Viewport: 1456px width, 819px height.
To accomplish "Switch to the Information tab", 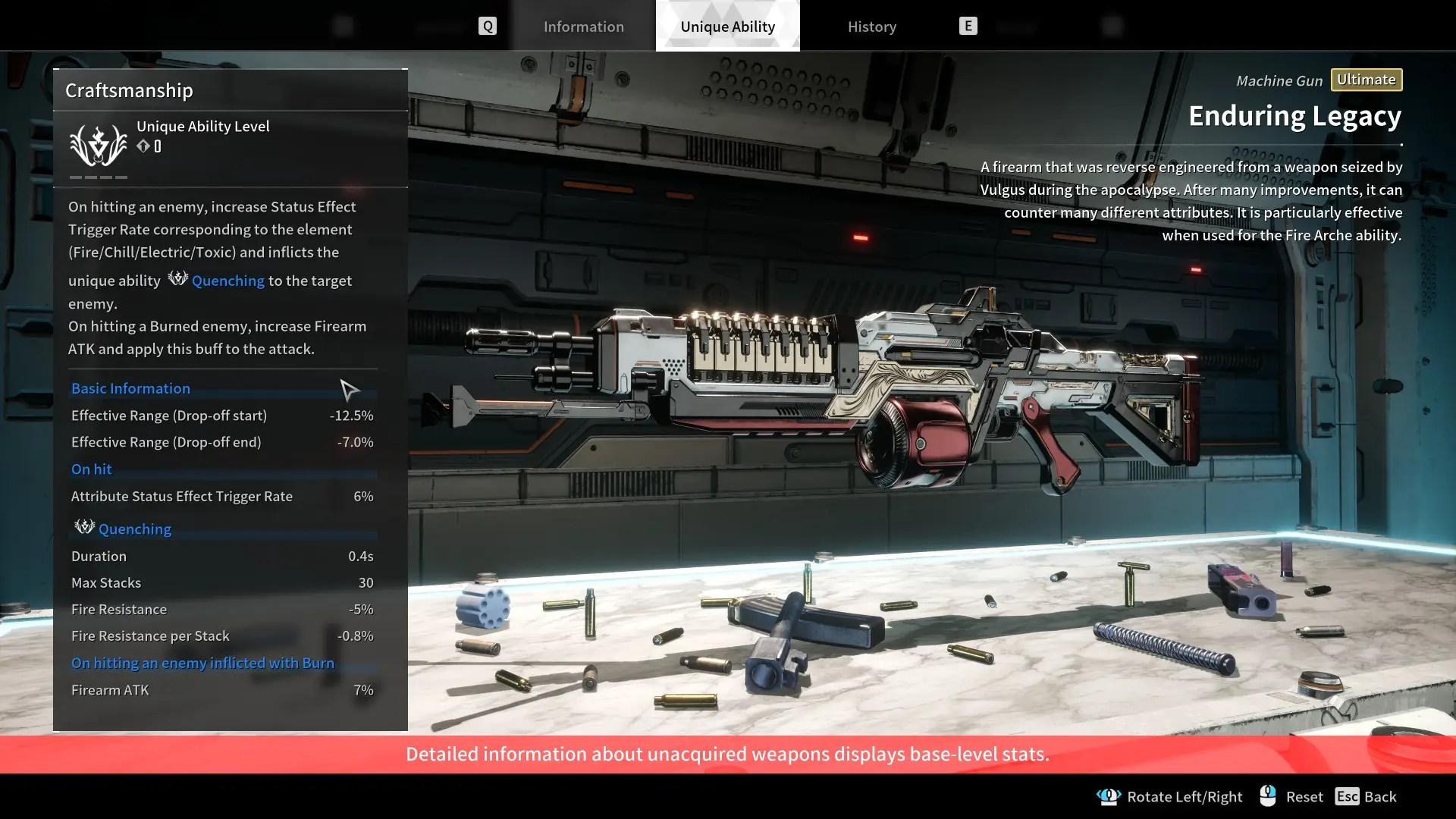I will (x=584, y=26).
